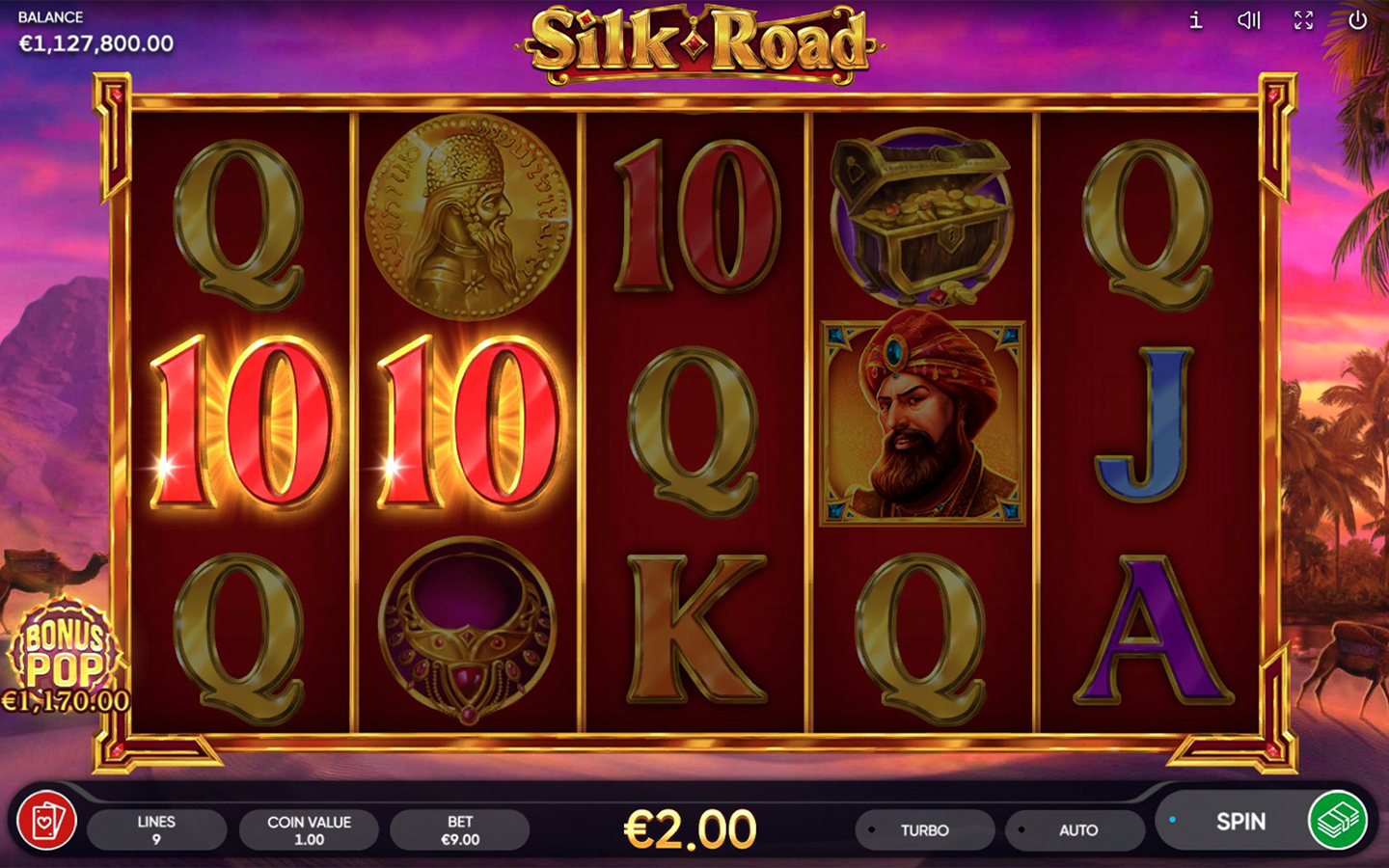Mute the game sound via speaker icon
The width and height of the screenshot is (1389, 868).
pos(1249,19)
